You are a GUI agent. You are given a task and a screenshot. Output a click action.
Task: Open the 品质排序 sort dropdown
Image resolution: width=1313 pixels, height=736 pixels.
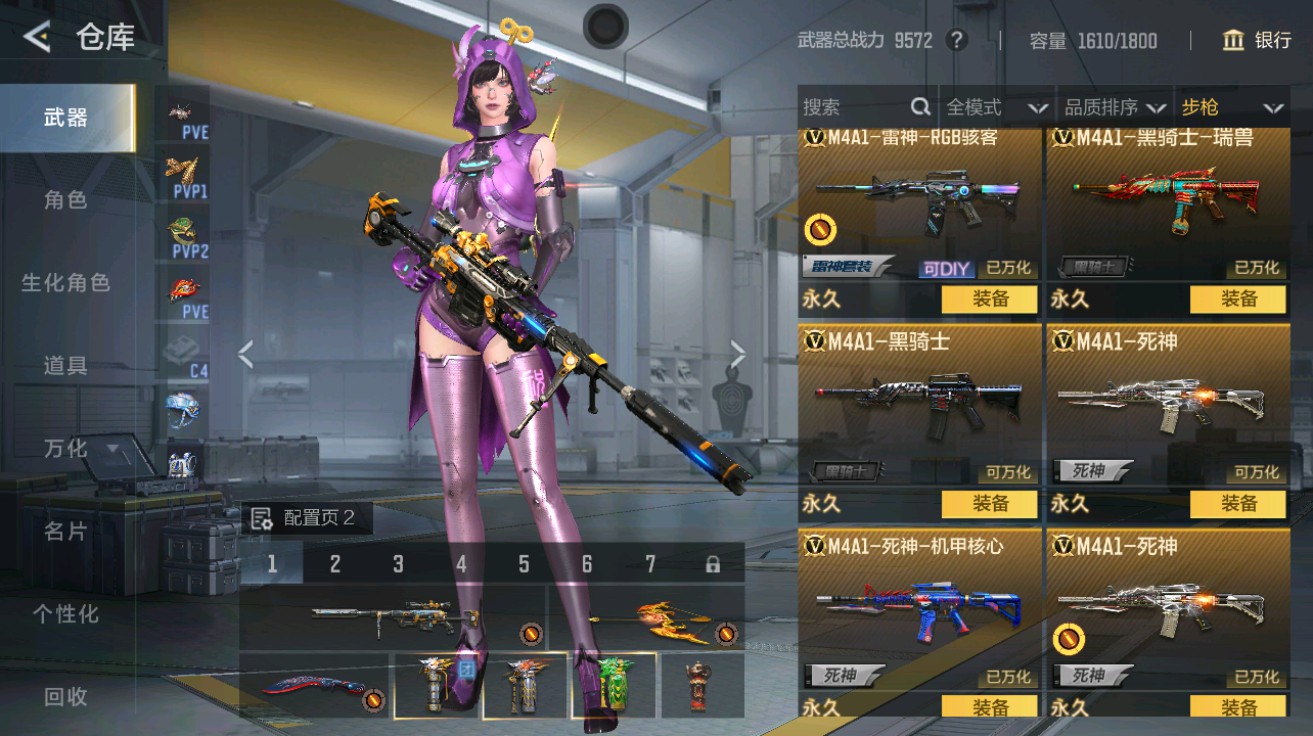click(x=1114, y=107)
